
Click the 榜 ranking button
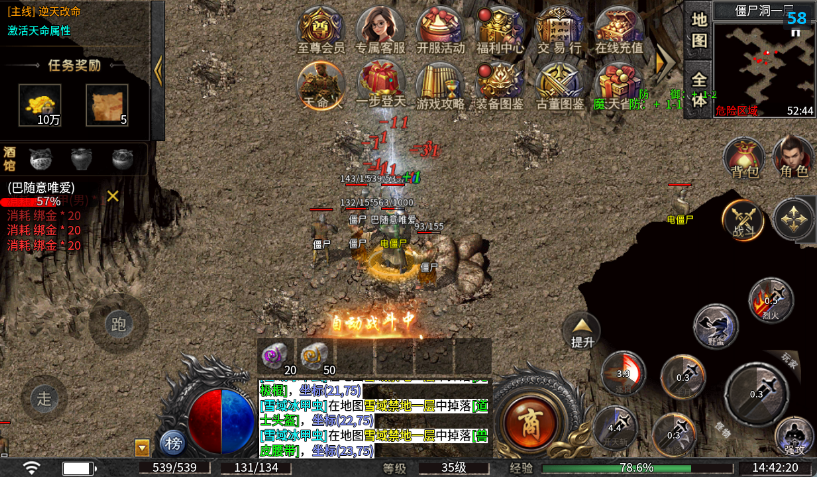[x=174, y=442]
